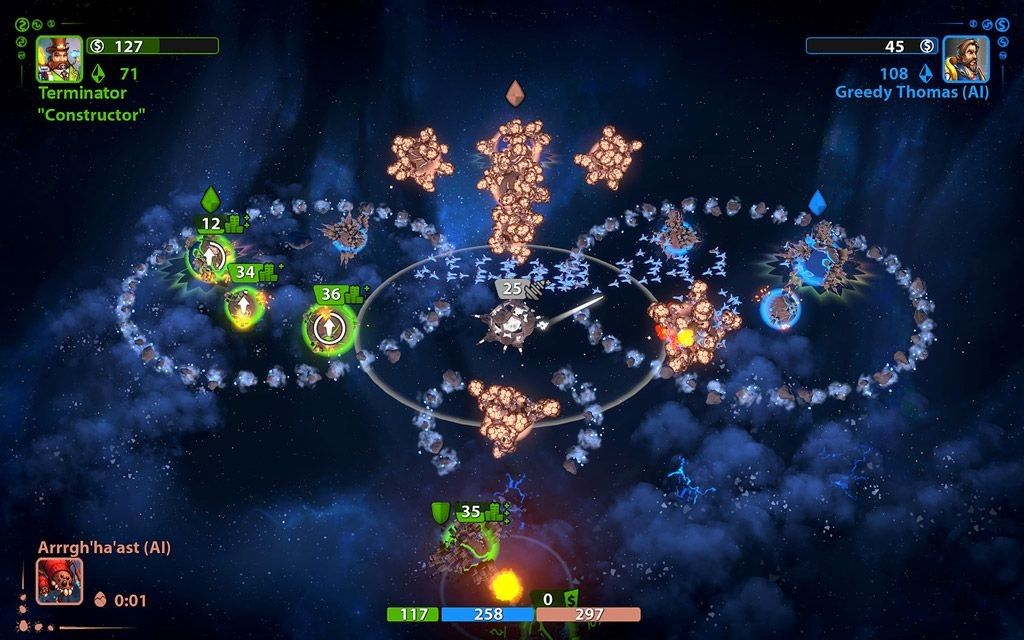Select Terminator's top-hat player portrait
This screenshot has width=1024, height=640.
(x=60, y=59)
